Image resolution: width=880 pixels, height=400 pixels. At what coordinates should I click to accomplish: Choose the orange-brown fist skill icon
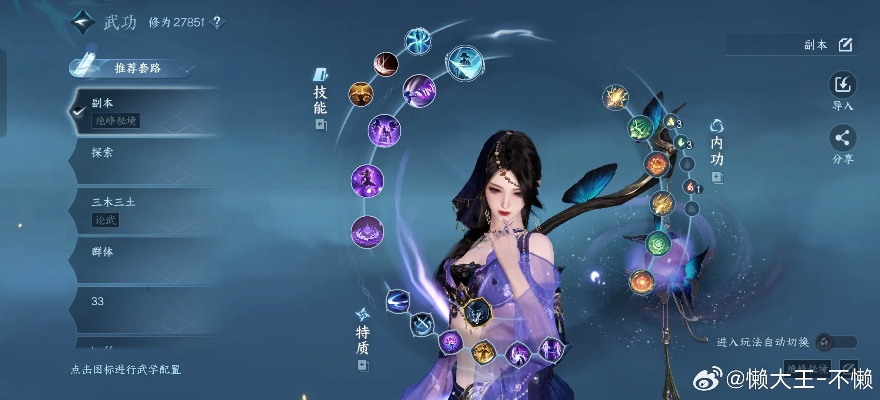click(360, 94)
